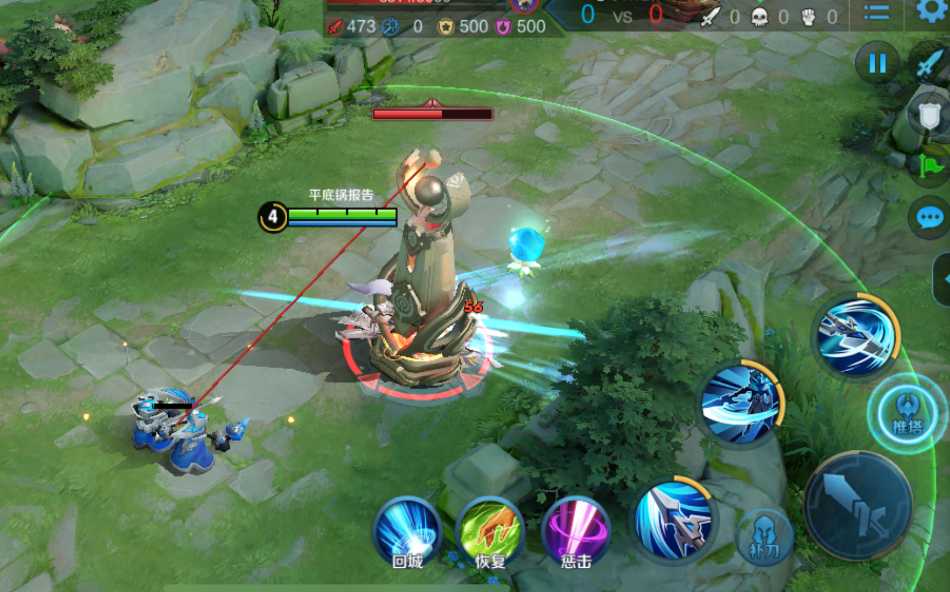Open the chat speech bubble
The image size is (950, 592).
929,217
